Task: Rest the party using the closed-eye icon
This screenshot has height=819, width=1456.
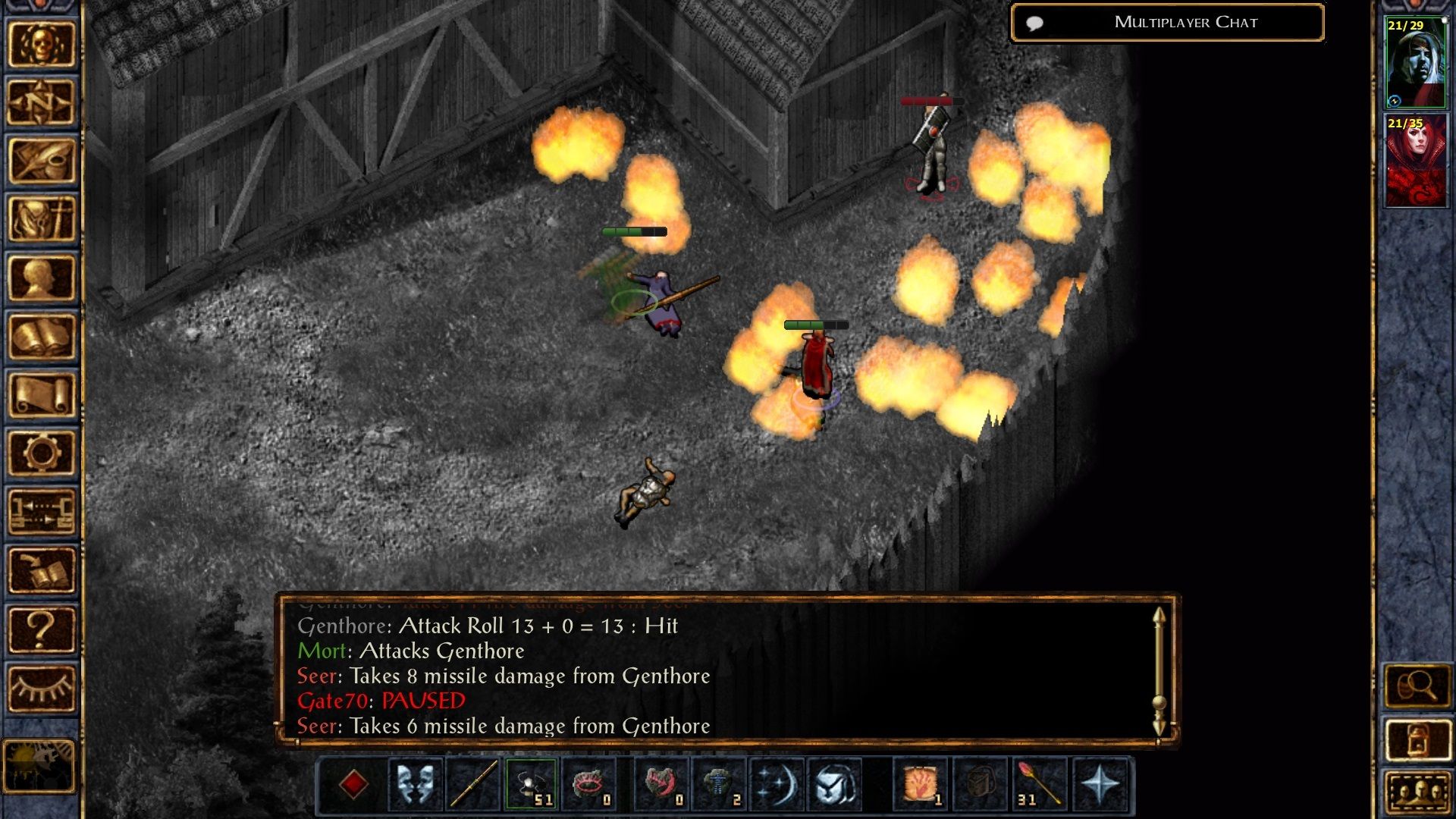Action: 42,686
